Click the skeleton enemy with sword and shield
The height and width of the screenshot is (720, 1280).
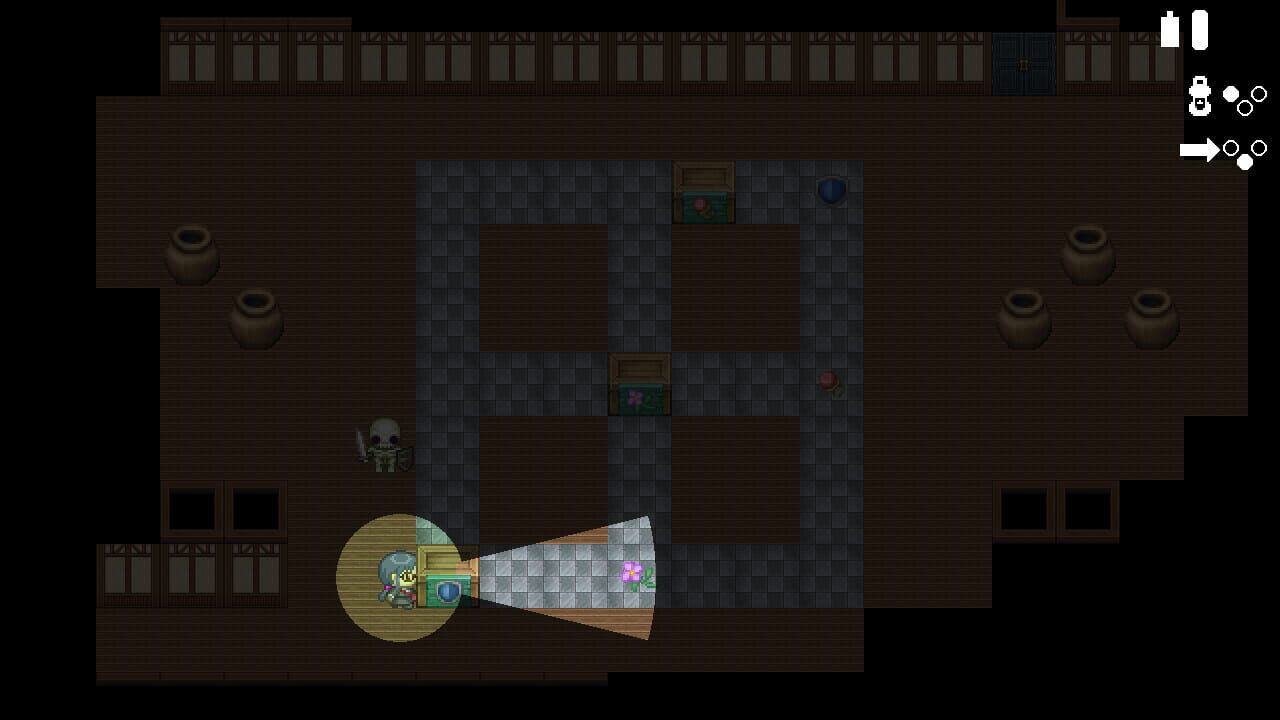coord(385,445)
